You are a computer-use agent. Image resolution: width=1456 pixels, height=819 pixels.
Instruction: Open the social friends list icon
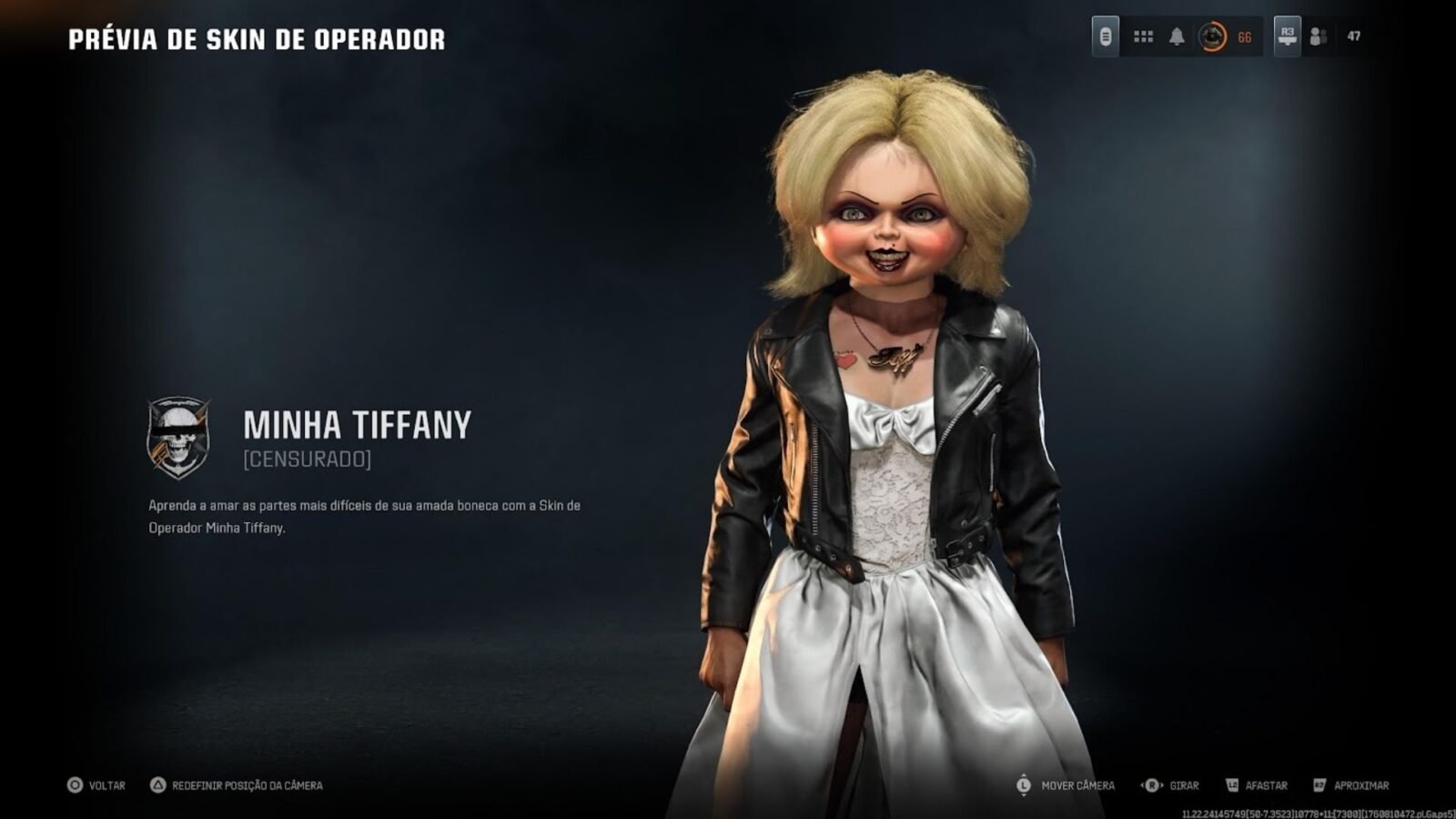click(x=1318, y=36)
